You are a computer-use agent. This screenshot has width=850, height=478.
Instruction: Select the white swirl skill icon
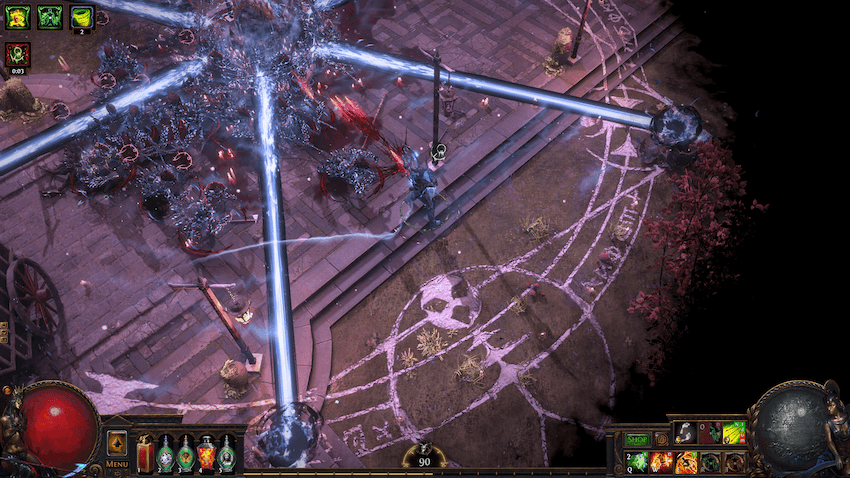point(685,433)
